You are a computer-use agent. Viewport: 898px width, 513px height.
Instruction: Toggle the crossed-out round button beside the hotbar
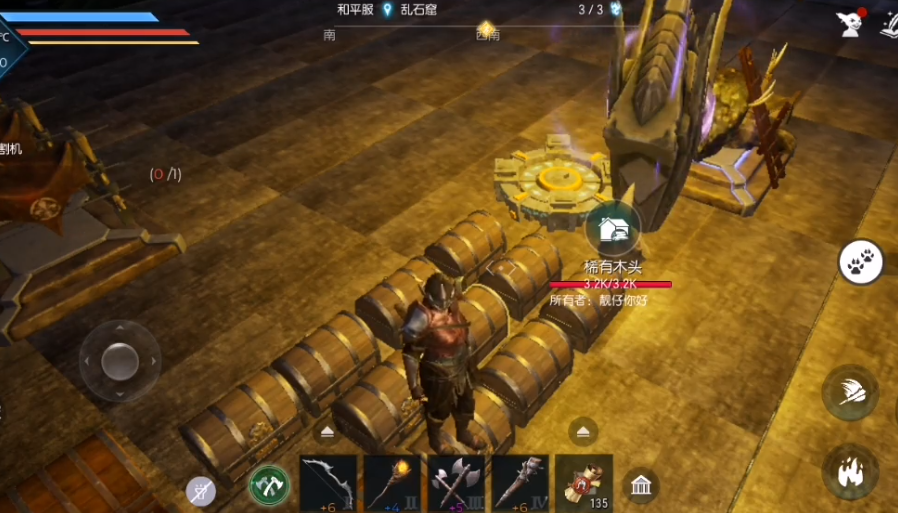tap(201, 490)
